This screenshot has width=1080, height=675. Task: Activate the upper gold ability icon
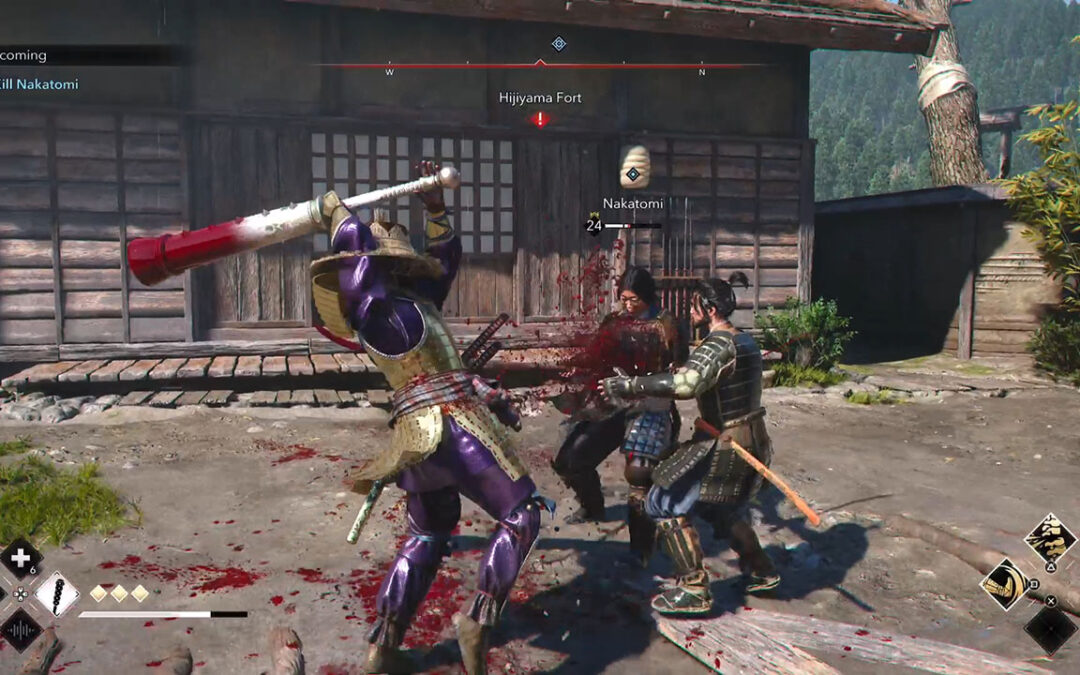(x=1050, y=539)
